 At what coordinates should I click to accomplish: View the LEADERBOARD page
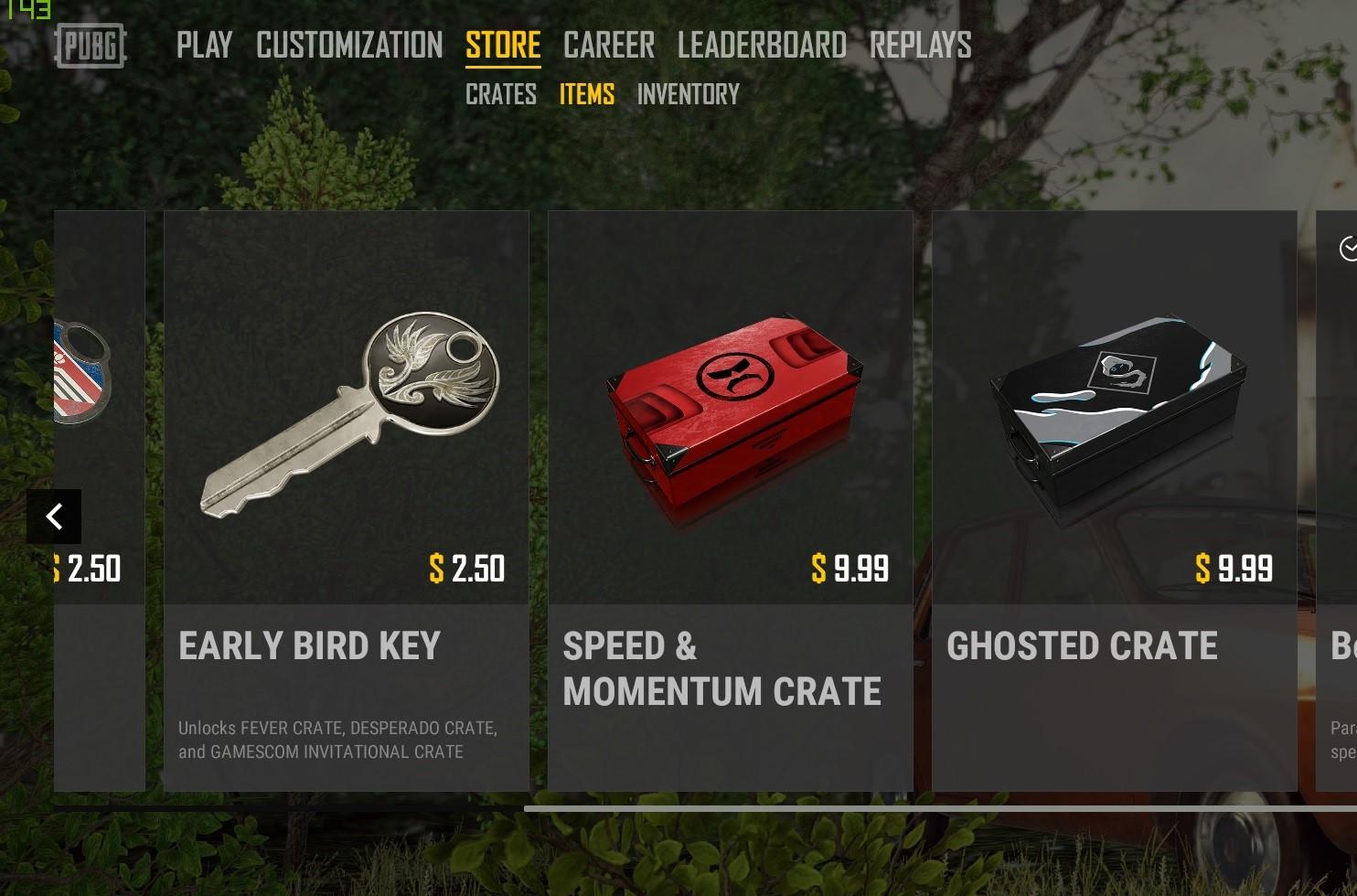pos(762,45)
